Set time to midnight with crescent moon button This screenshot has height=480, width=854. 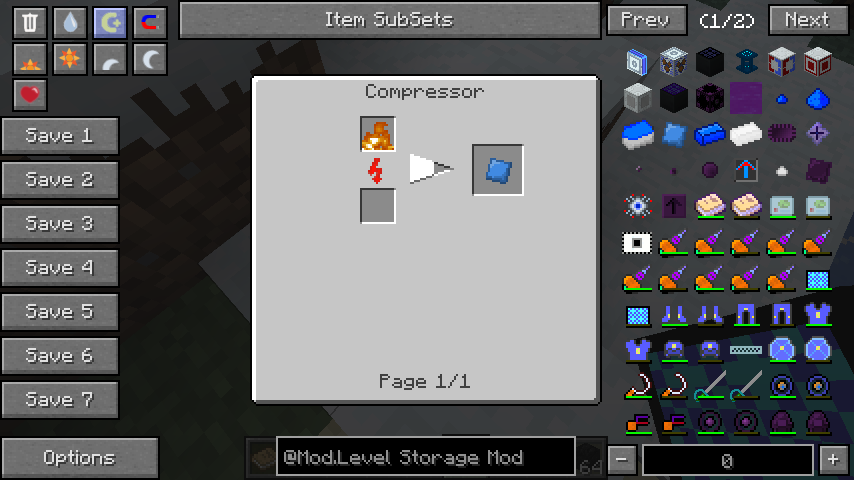(150, 59)
